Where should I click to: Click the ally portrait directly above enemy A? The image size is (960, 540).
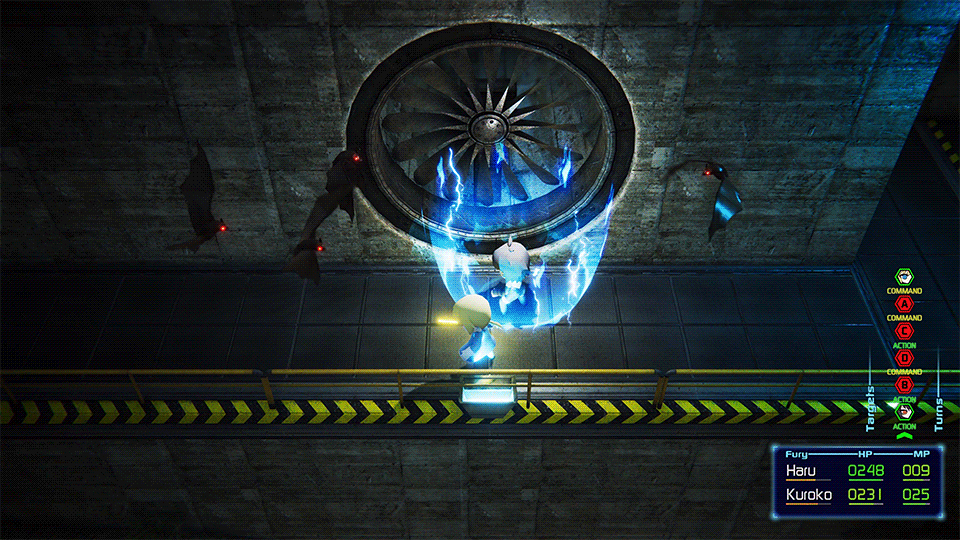(x=905, y=277)
